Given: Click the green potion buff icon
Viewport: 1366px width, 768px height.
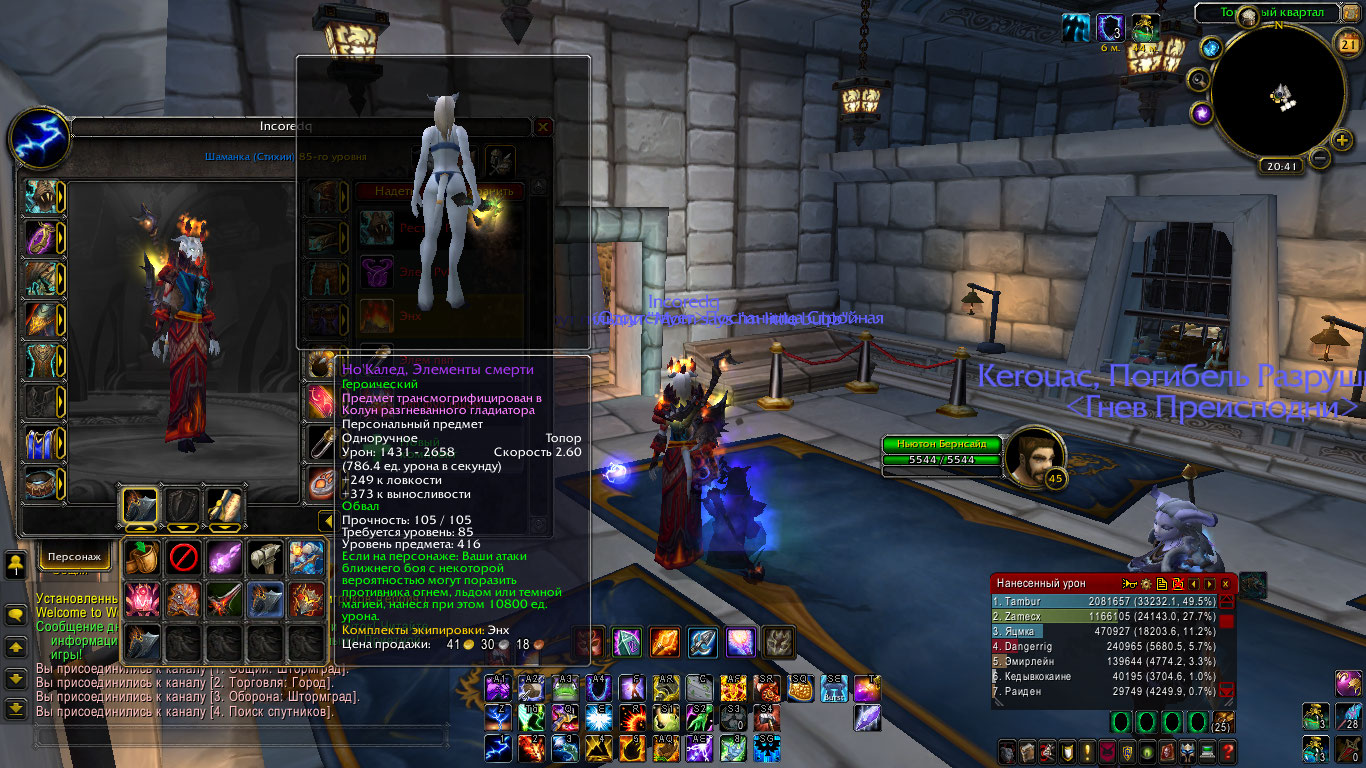Looking at the screenshot, I should (x=1144, y=28).
